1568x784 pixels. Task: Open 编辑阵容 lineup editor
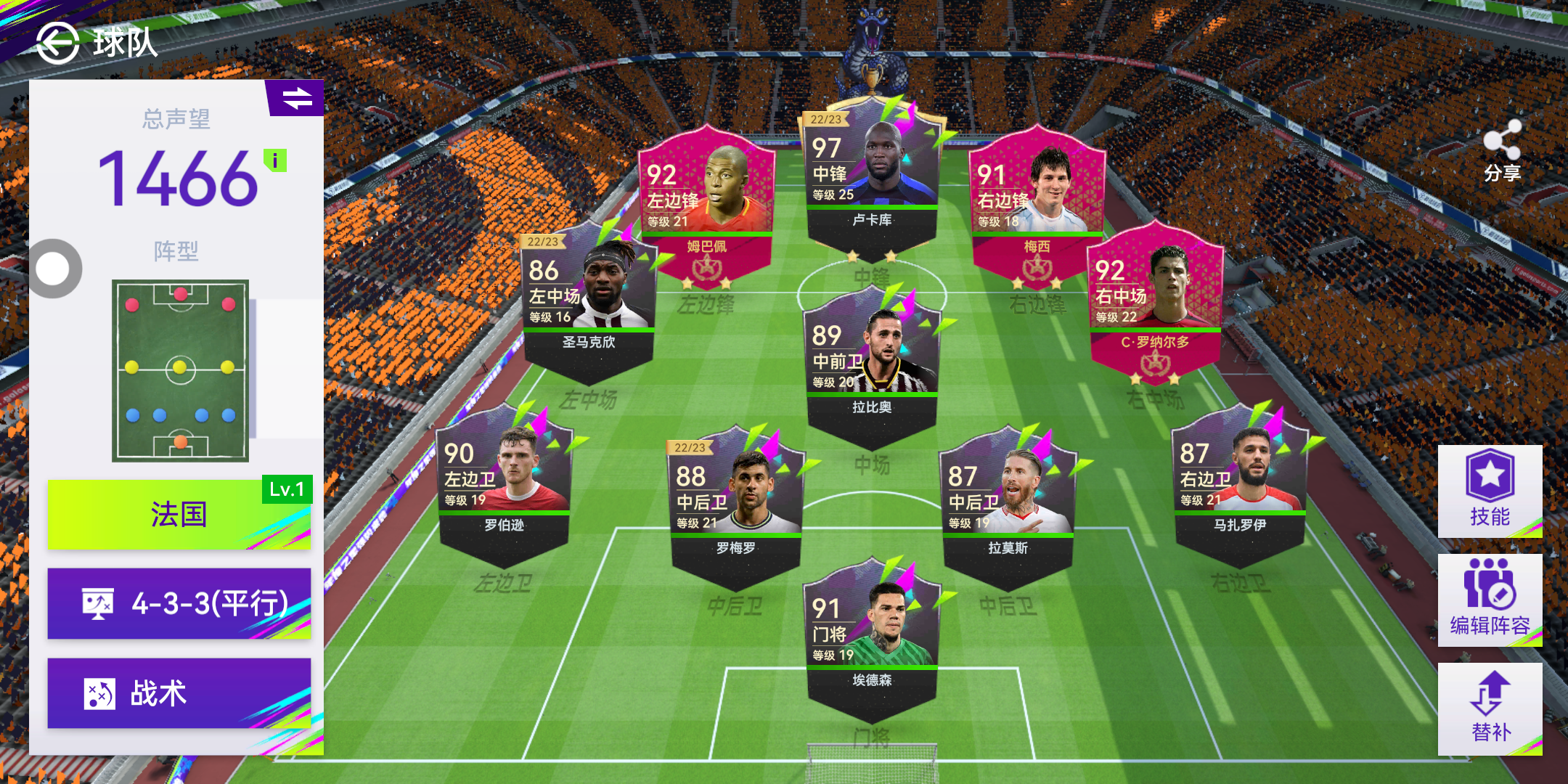1490,600
